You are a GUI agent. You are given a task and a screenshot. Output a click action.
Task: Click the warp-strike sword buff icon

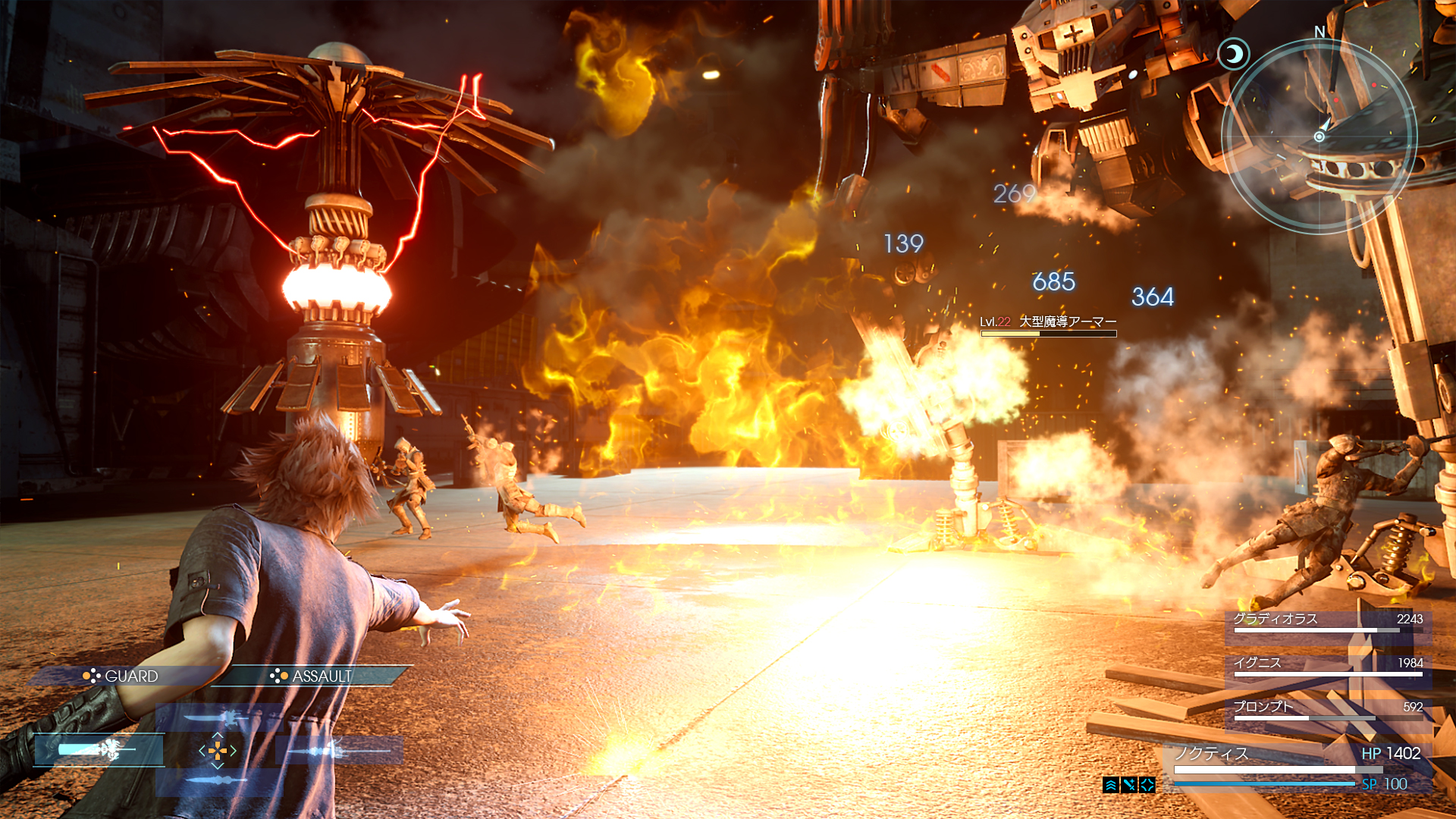pyautogui.click(x=1128, y=784)
